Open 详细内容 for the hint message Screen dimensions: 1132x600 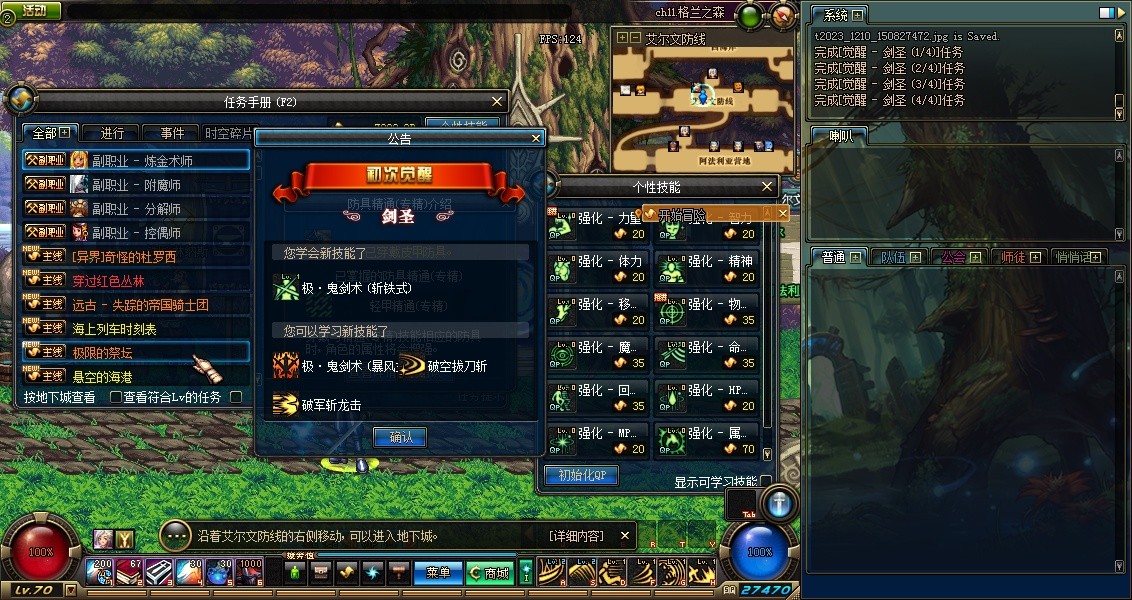point(576,536)
